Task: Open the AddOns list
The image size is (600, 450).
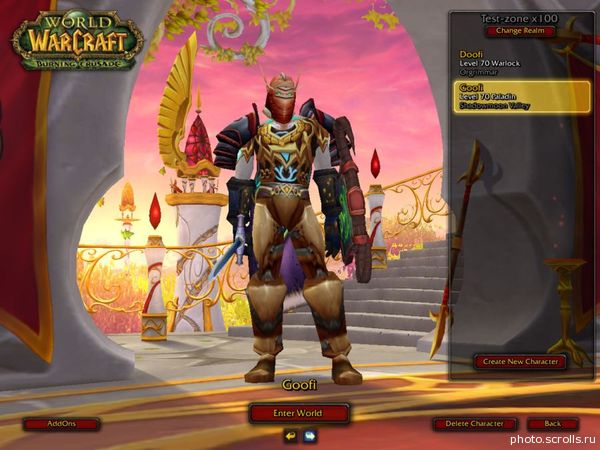Action: pyautogui.click(x=61, y=424)
